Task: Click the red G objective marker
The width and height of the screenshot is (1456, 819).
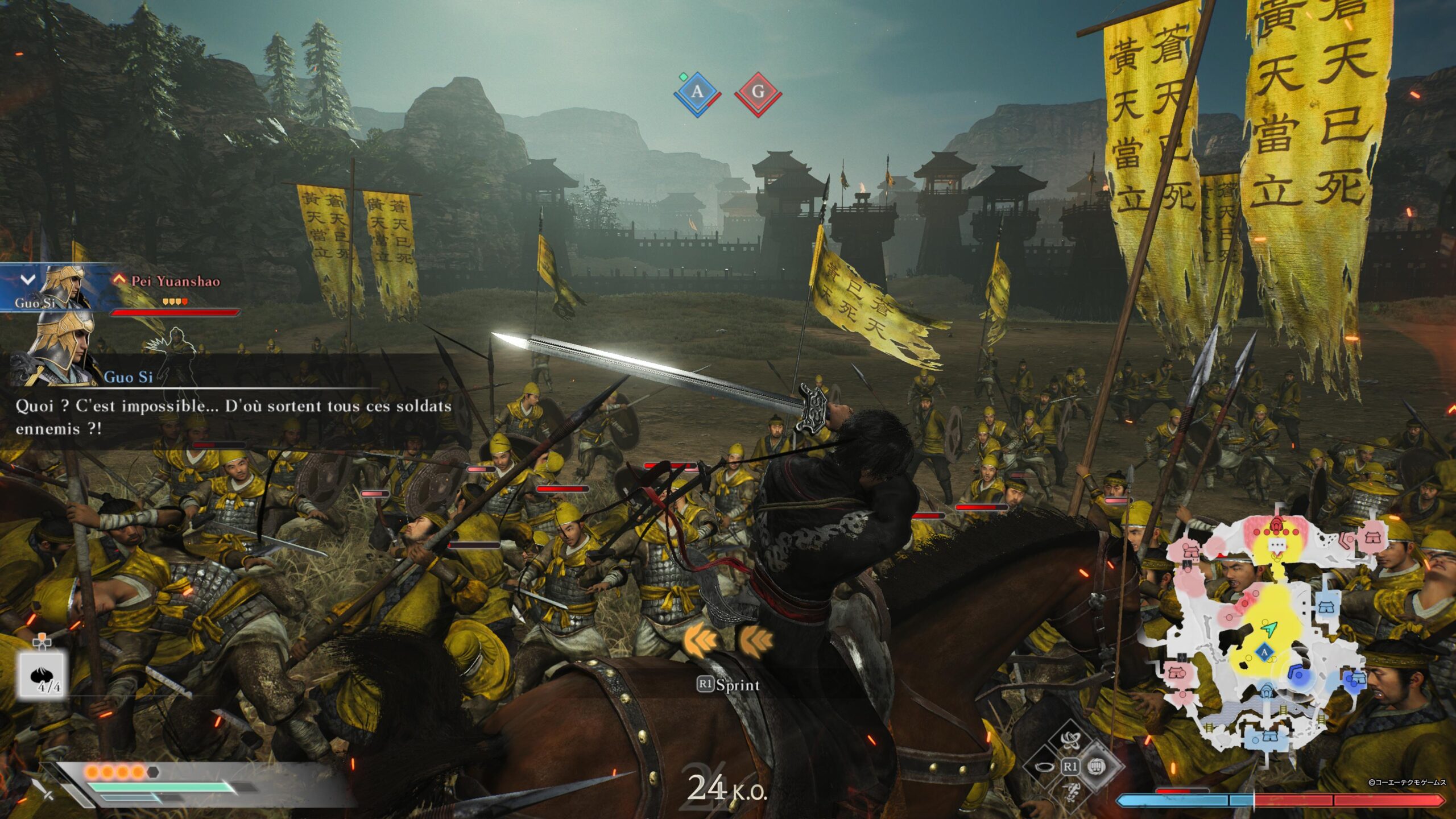Action: [x=758, y=91]
